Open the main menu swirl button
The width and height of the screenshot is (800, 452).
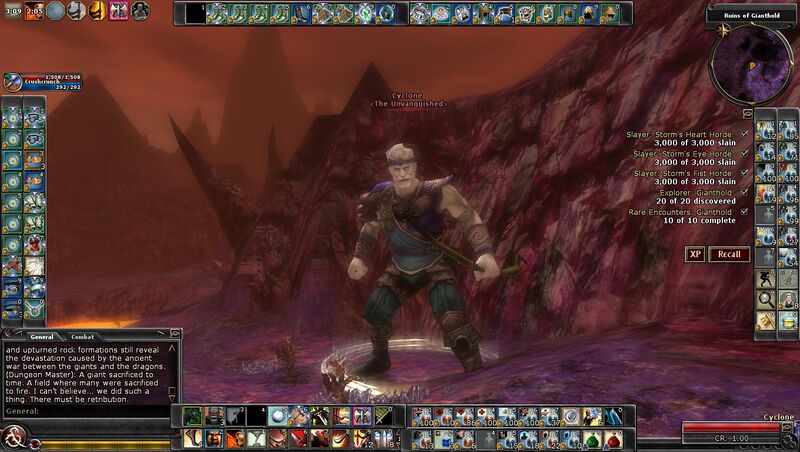[12, 437]
